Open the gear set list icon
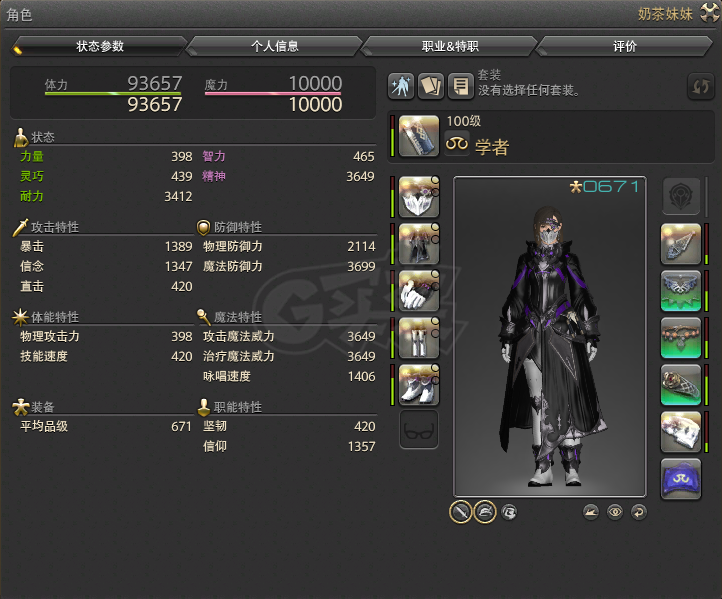The height and width of the screenshot is (599, 722). click(460, 86)
